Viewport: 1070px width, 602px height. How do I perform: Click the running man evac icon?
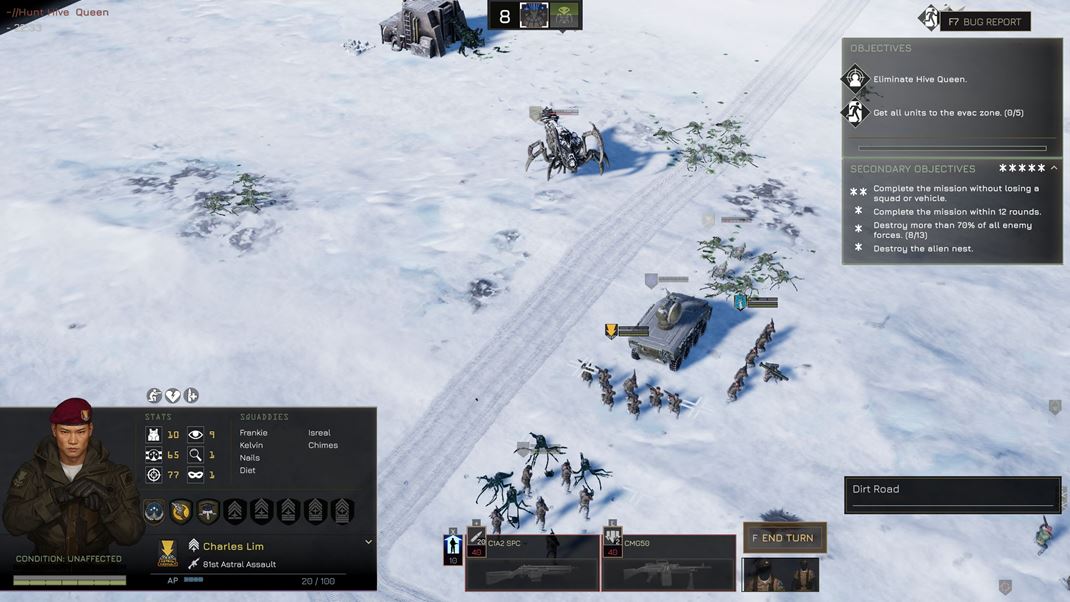click(x=855, y=113)
